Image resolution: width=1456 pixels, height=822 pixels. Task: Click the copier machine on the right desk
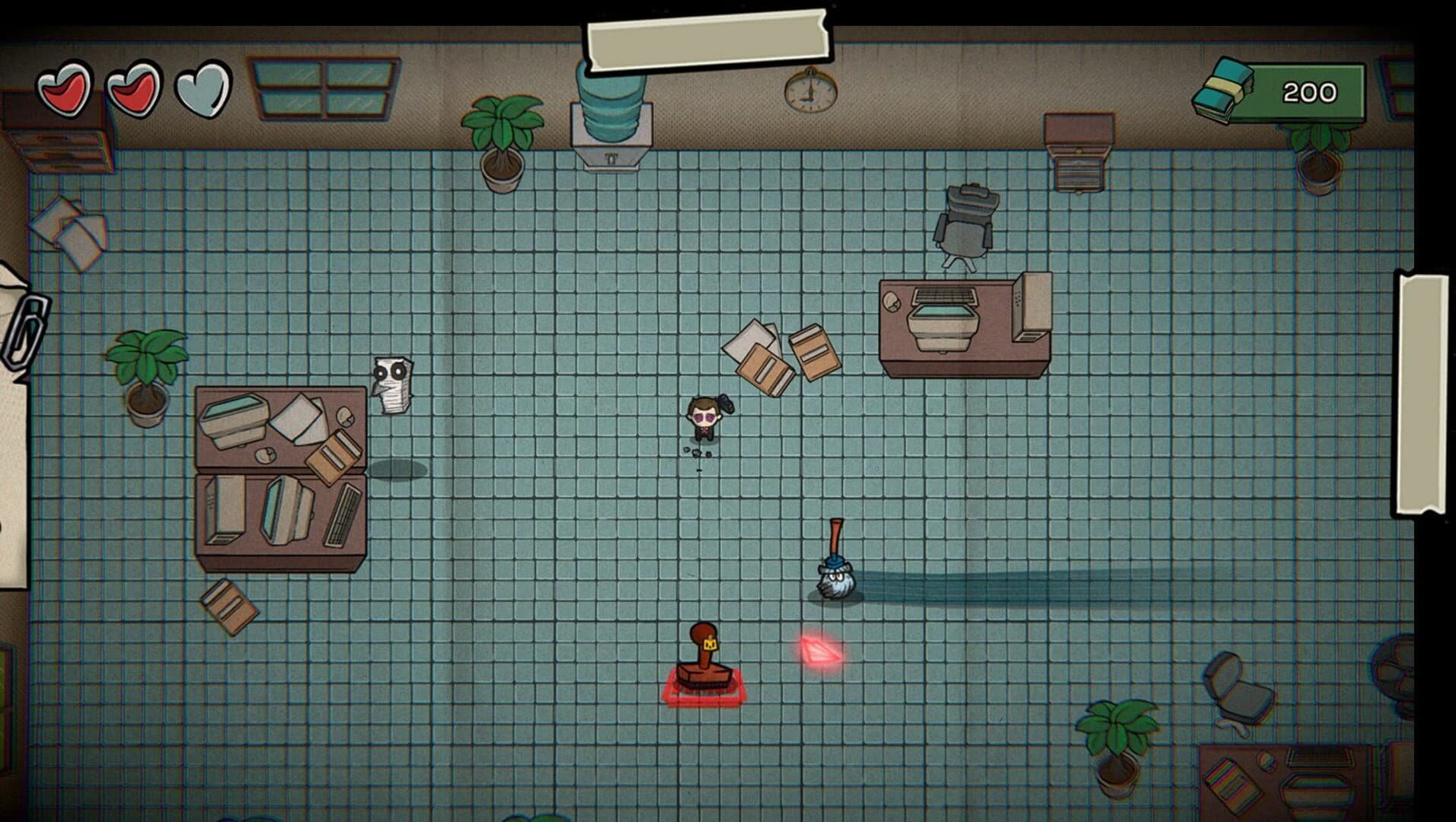[x=944, y=320]
